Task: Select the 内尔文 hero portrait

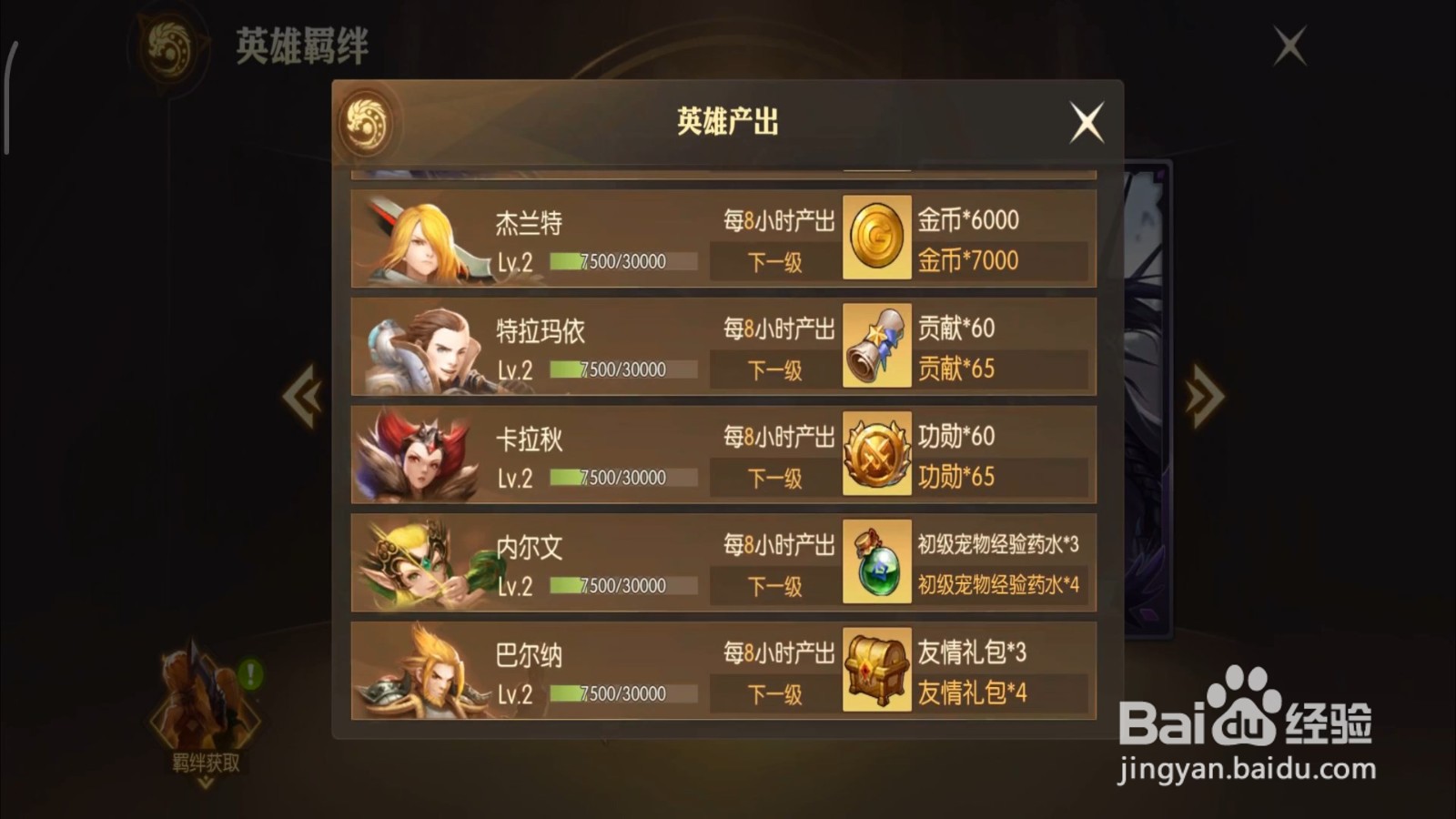Action: [x=420, y=564]
